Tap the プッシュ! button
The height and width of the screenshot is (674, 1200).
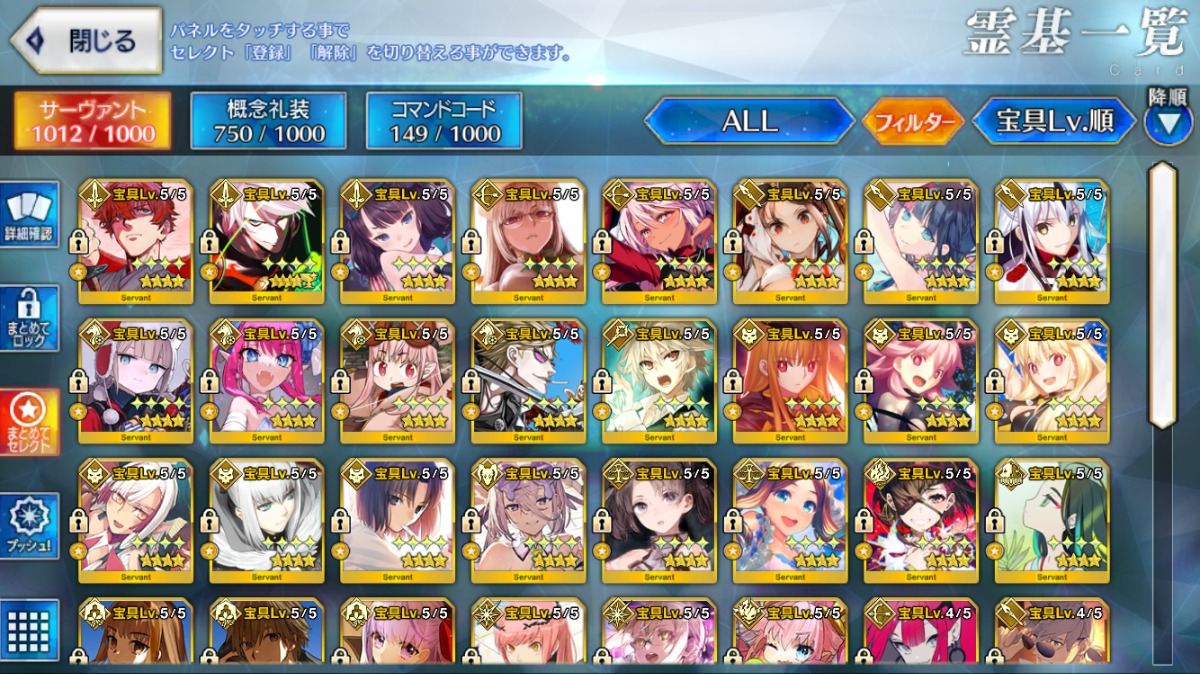coord(28,526)
